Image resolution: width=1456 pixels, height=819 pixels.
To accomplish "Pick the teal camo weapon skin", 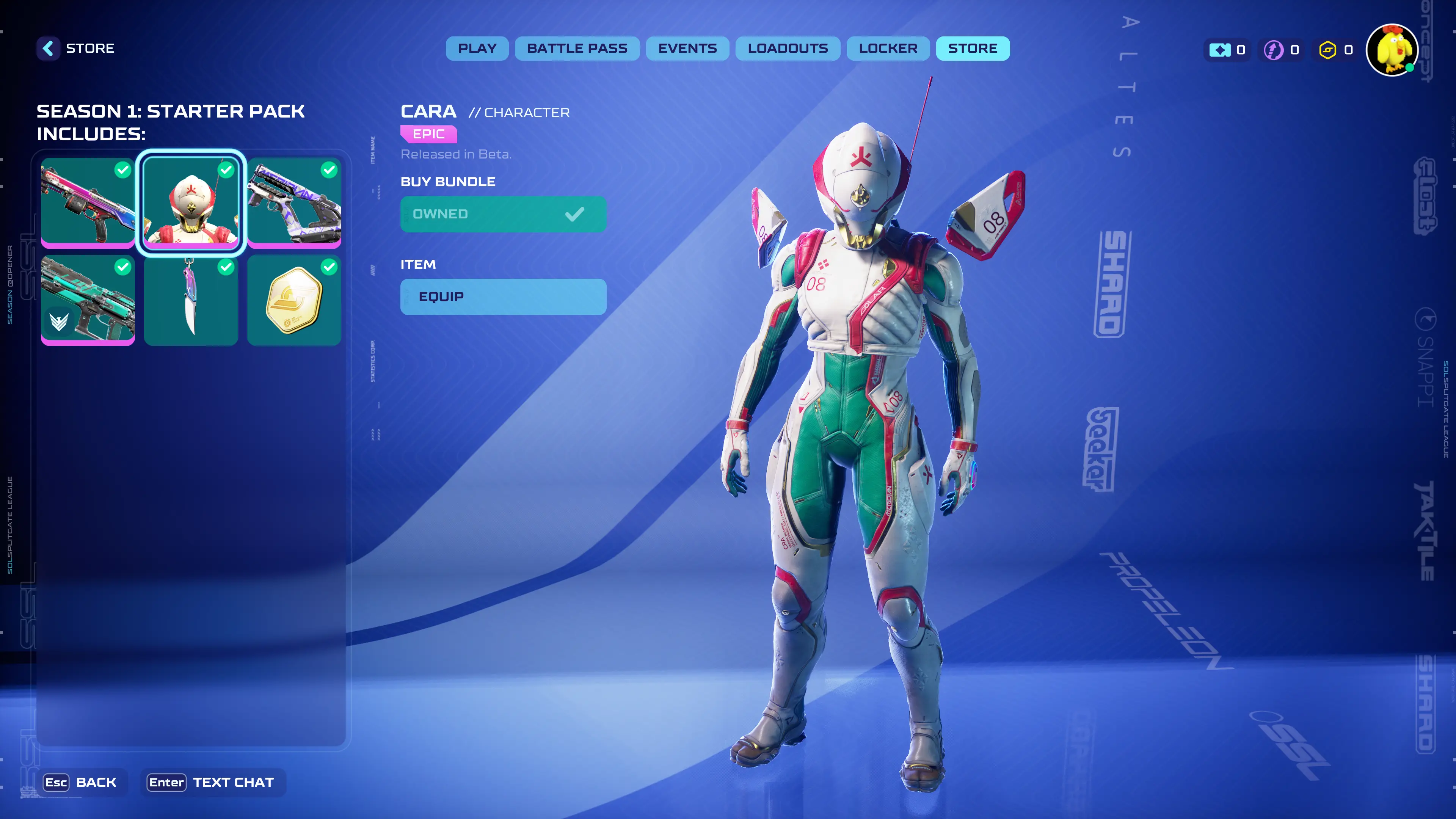I will coord(88,300).
